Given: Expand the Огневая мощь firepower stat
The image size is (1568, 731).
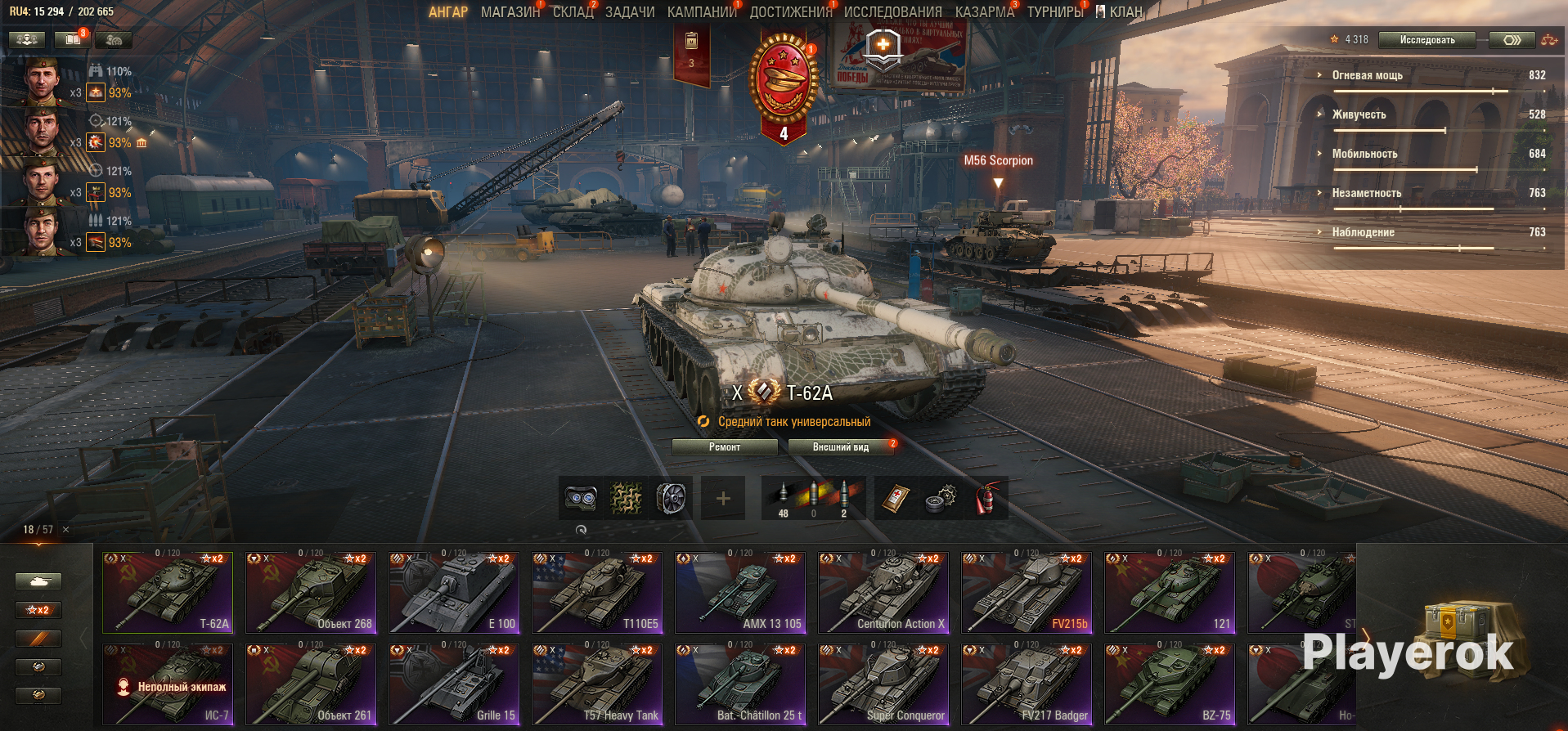Looking at the screenshot, I should 1367,75.
